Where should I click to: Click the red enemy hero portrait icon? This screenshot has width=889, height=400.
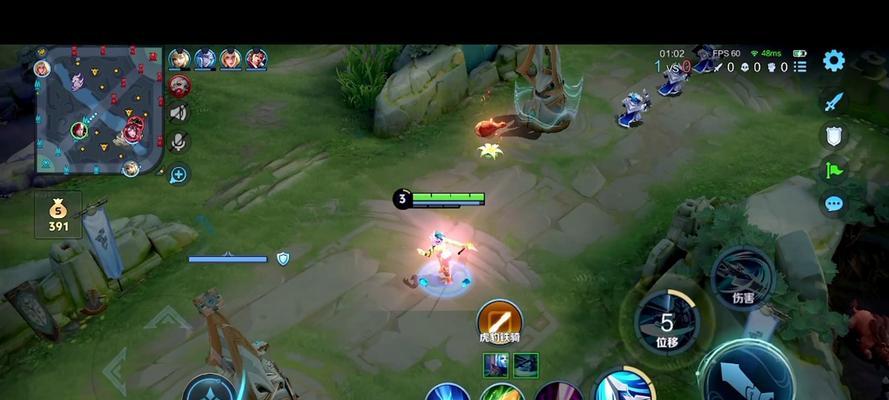(180, 84)
